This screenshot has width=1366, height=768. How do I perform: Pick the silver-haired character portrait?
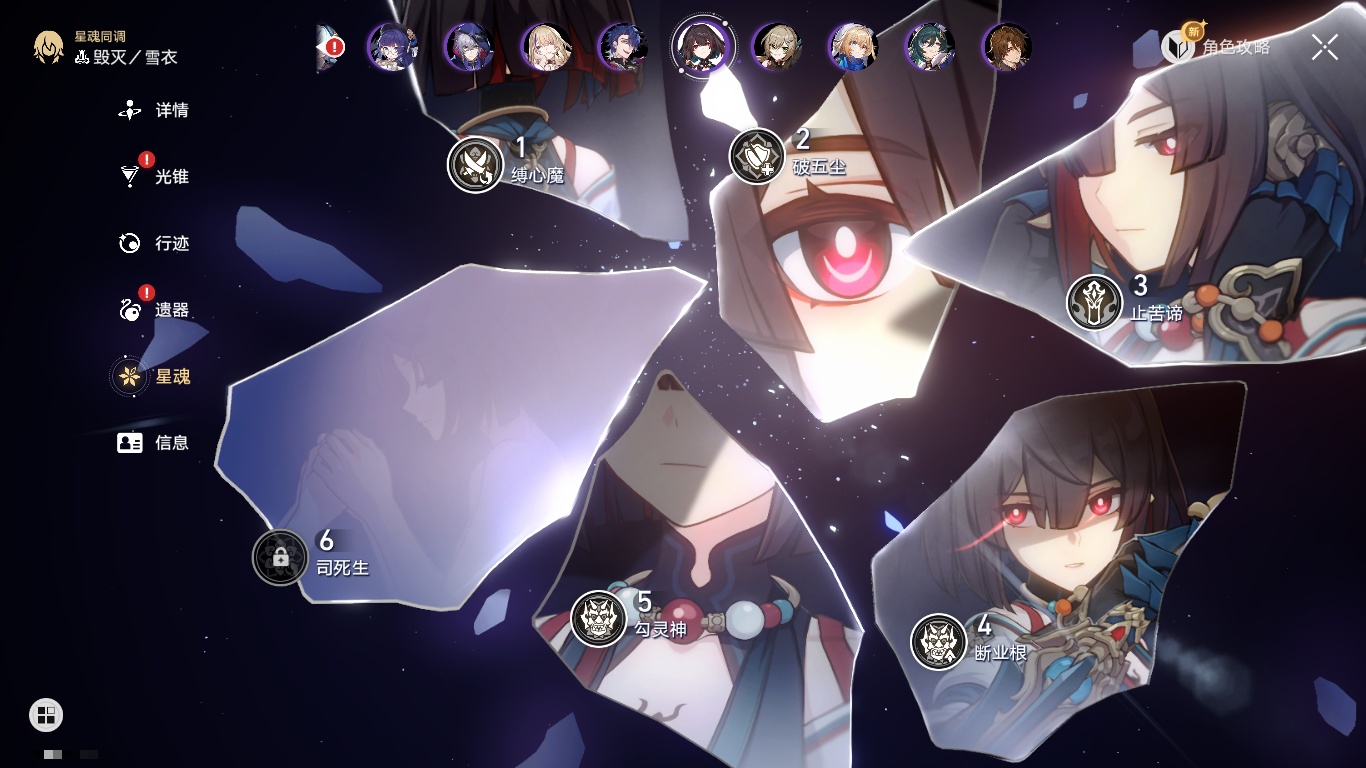[x=469, y=47]
